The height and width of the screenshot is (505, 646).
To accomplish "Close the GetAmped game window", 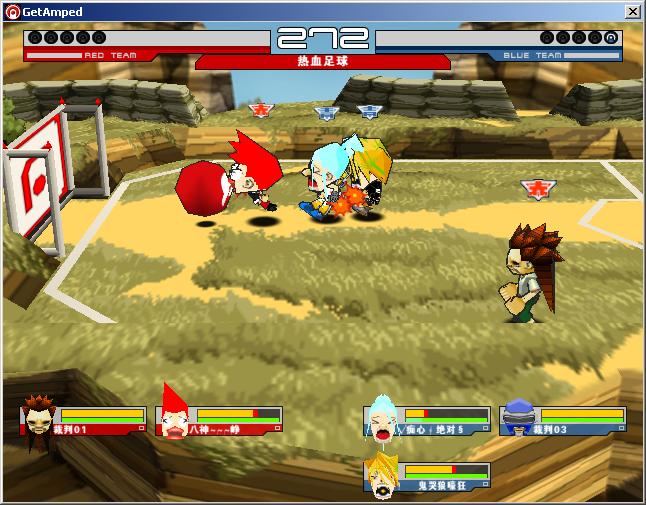I will [632, 11].
